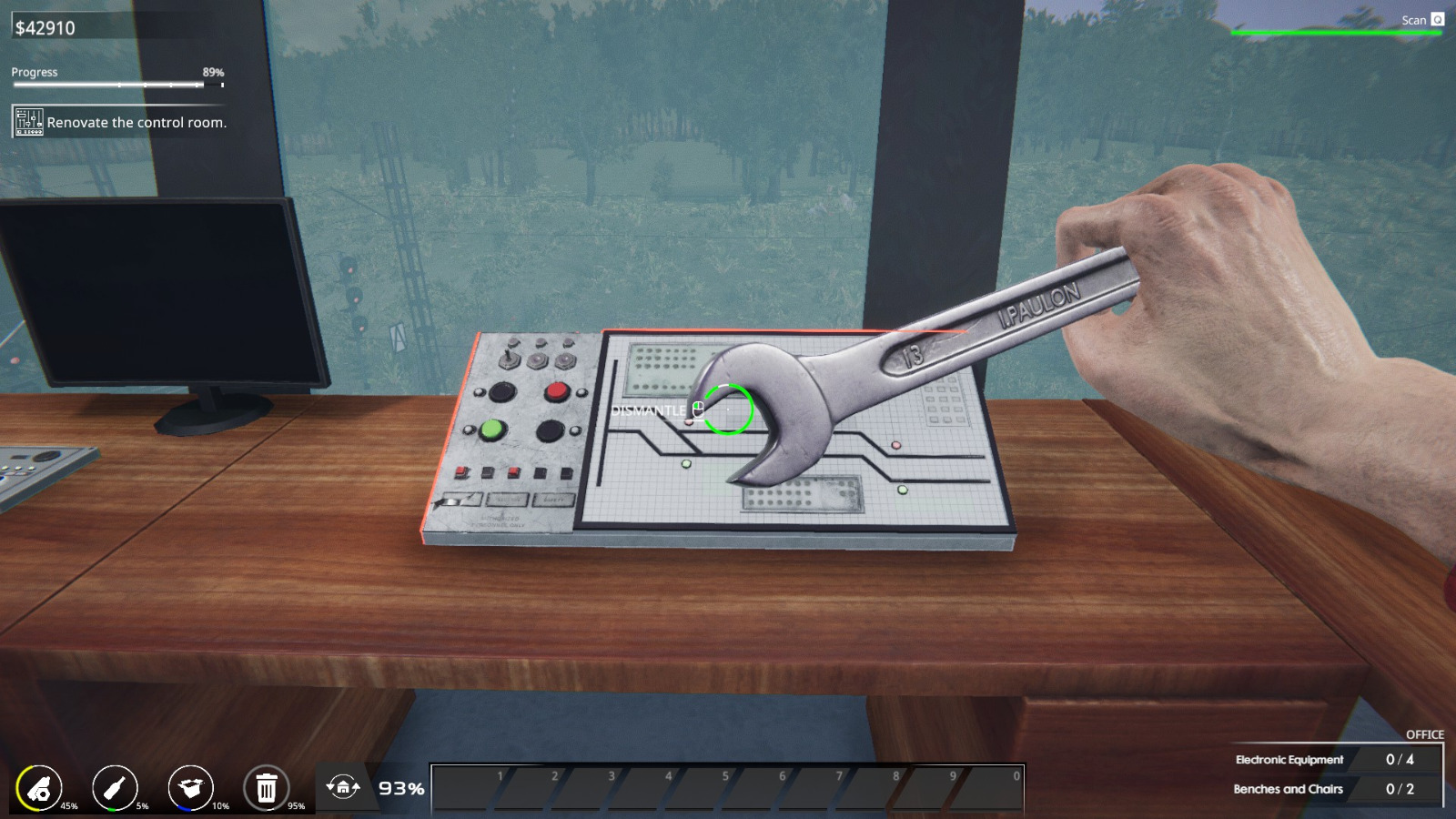The width and height of the screenshot is (1456, 819).
Task: Click the Electronic Equipment 0/4 counter
Action: coord(1338,759)
